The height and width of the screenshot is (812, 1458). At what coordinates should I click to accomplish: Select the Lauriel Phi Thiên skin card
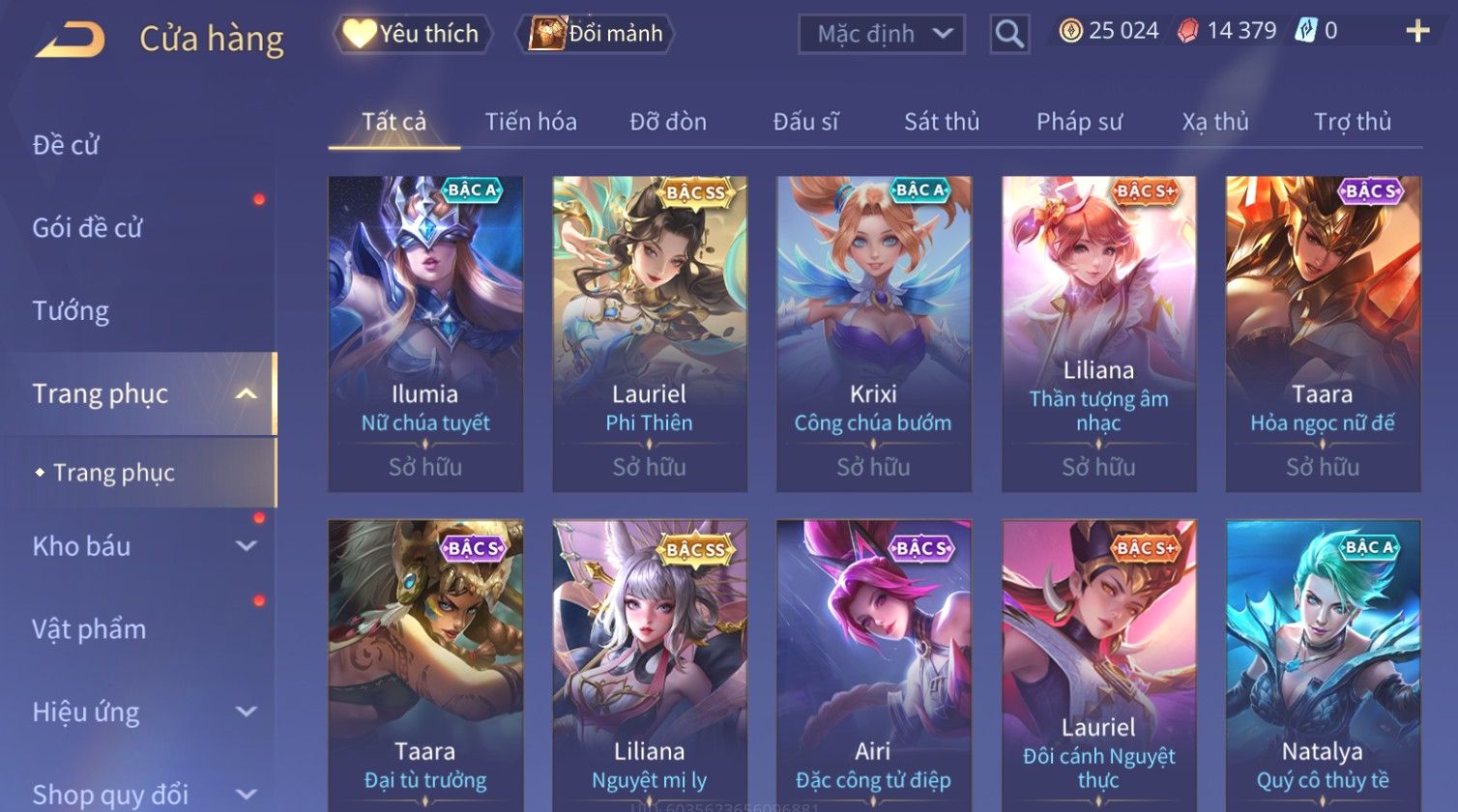pyautogui.click(x=650, y=333)
